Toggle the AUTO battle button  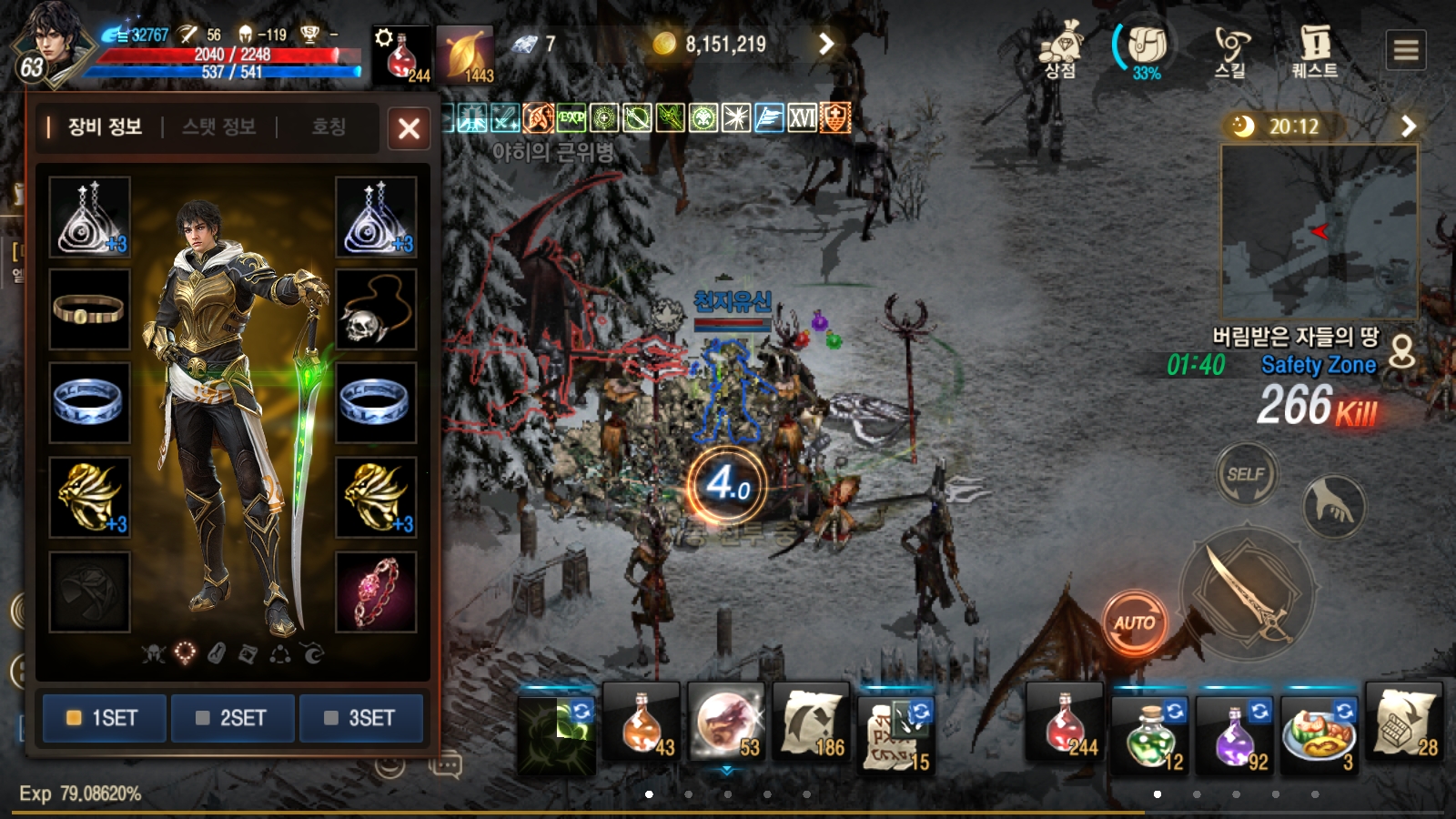click(x=1134, y=623)
